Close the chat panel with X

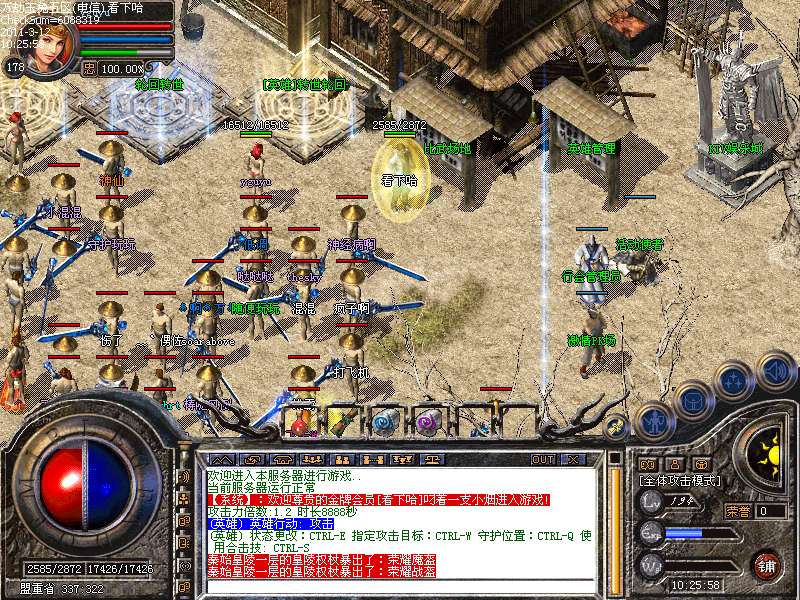coord(573,459)
